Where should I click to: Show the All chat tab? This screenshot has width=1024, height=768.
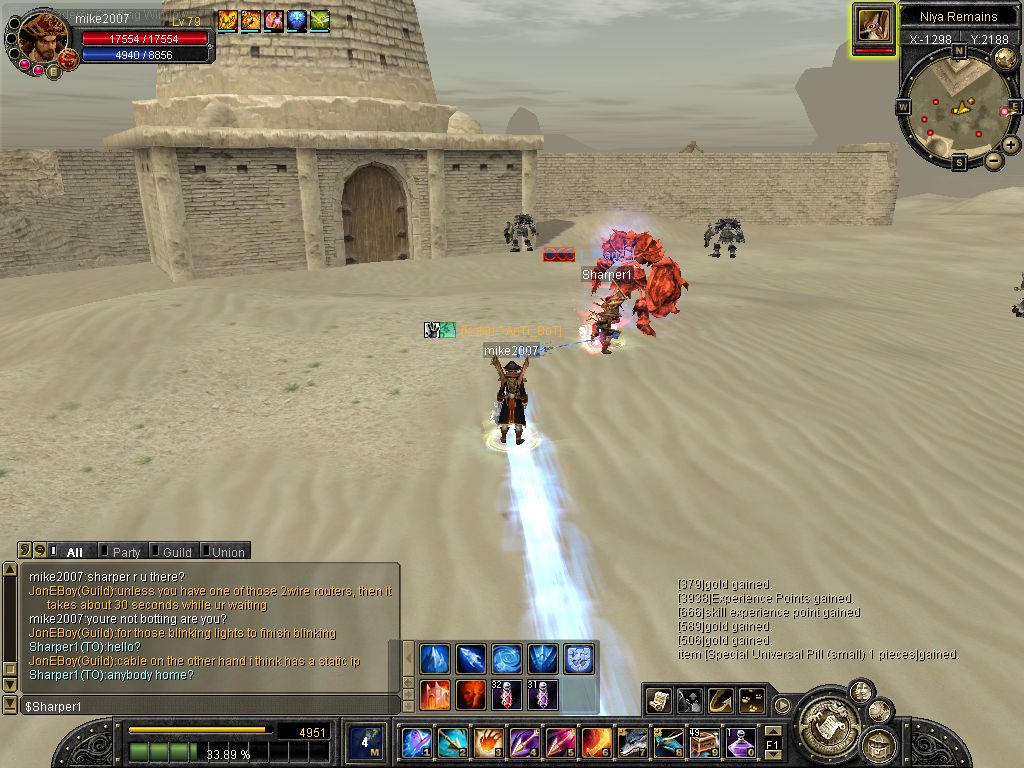(74, 552)
